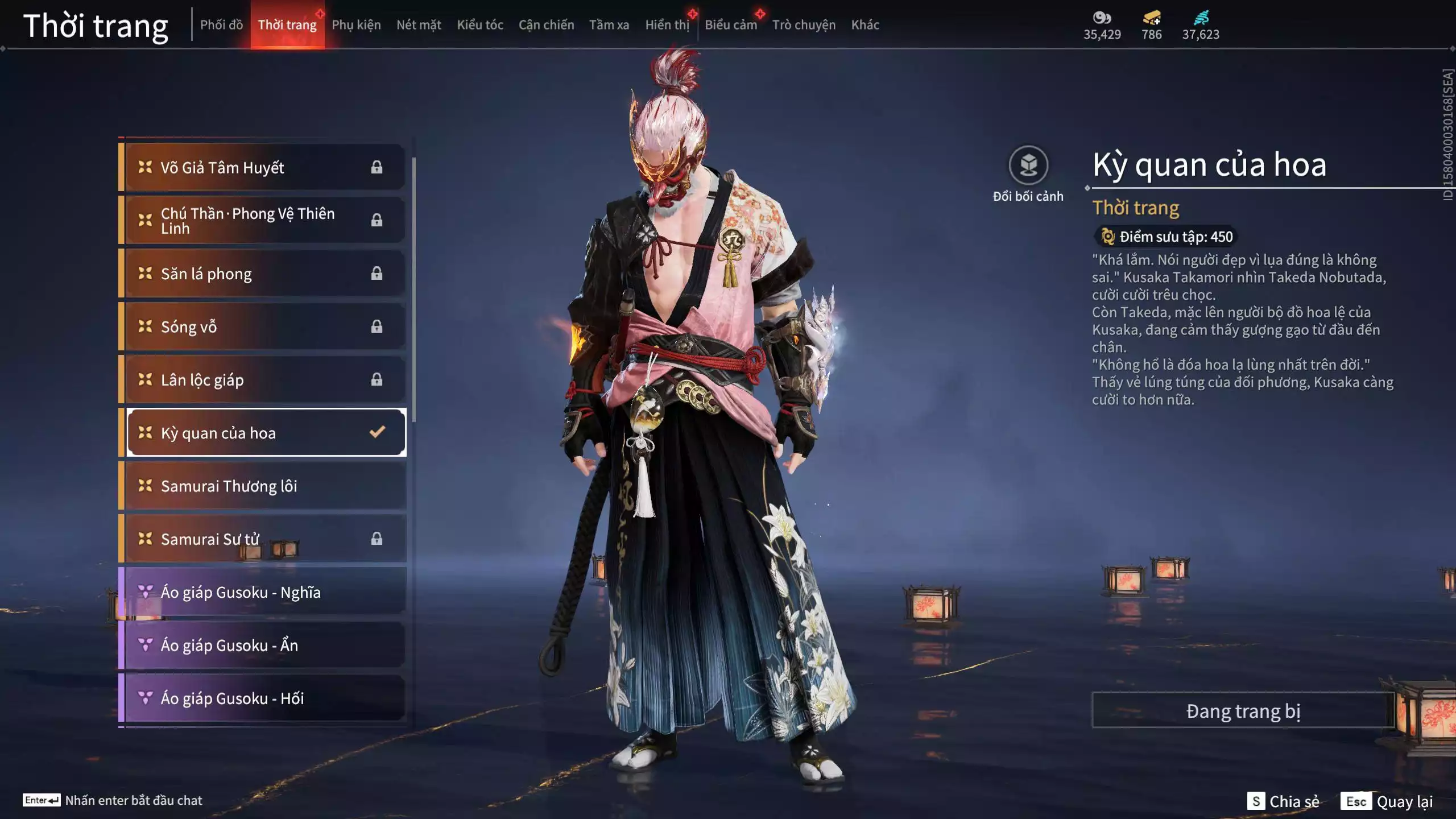Open the Cận chiến category
The height and width of the screenshot is (819, 1456).
[546, 25]
